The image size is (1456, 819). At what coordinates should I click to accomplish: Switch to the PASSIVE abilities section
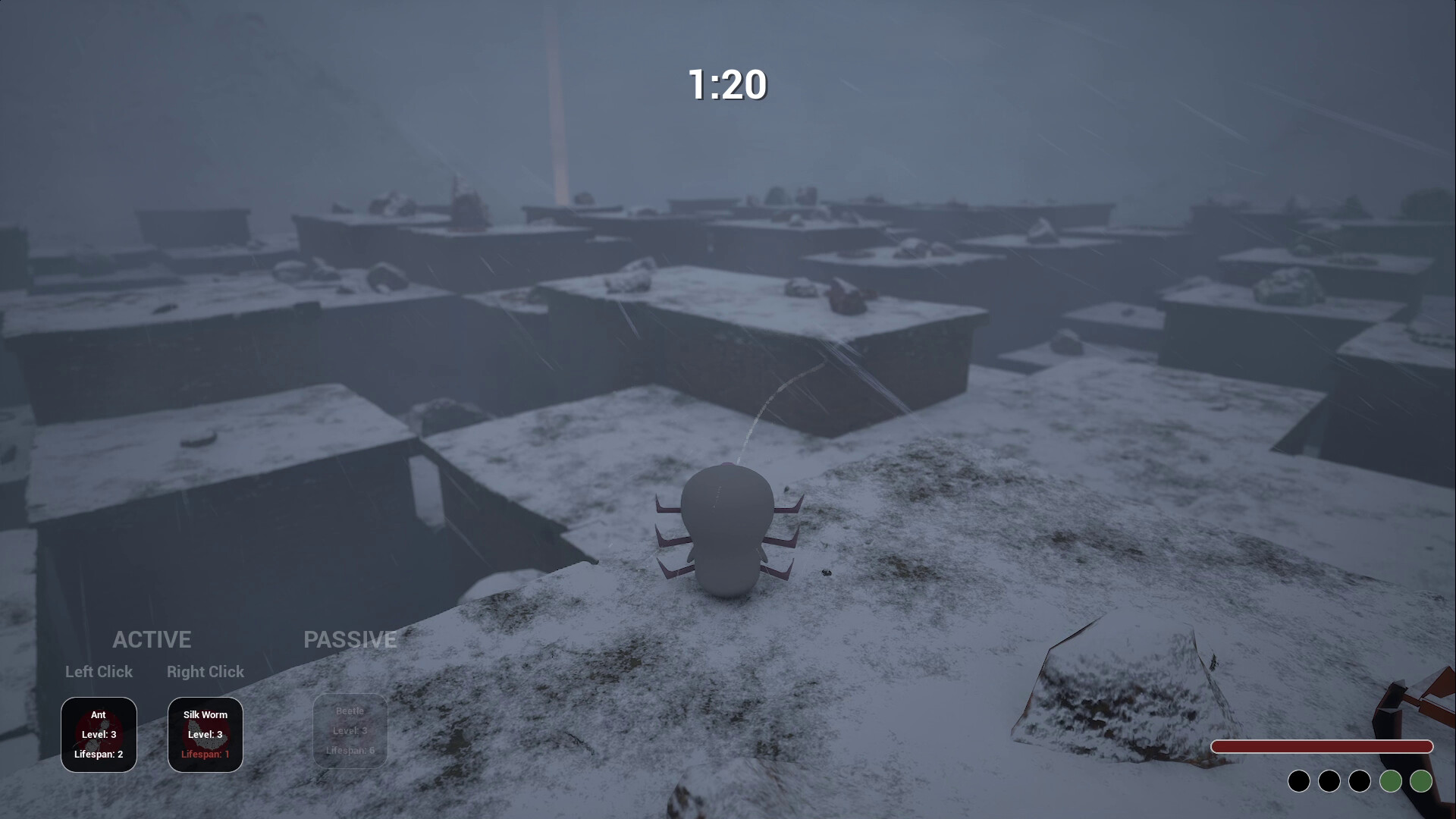coord(350,639)
